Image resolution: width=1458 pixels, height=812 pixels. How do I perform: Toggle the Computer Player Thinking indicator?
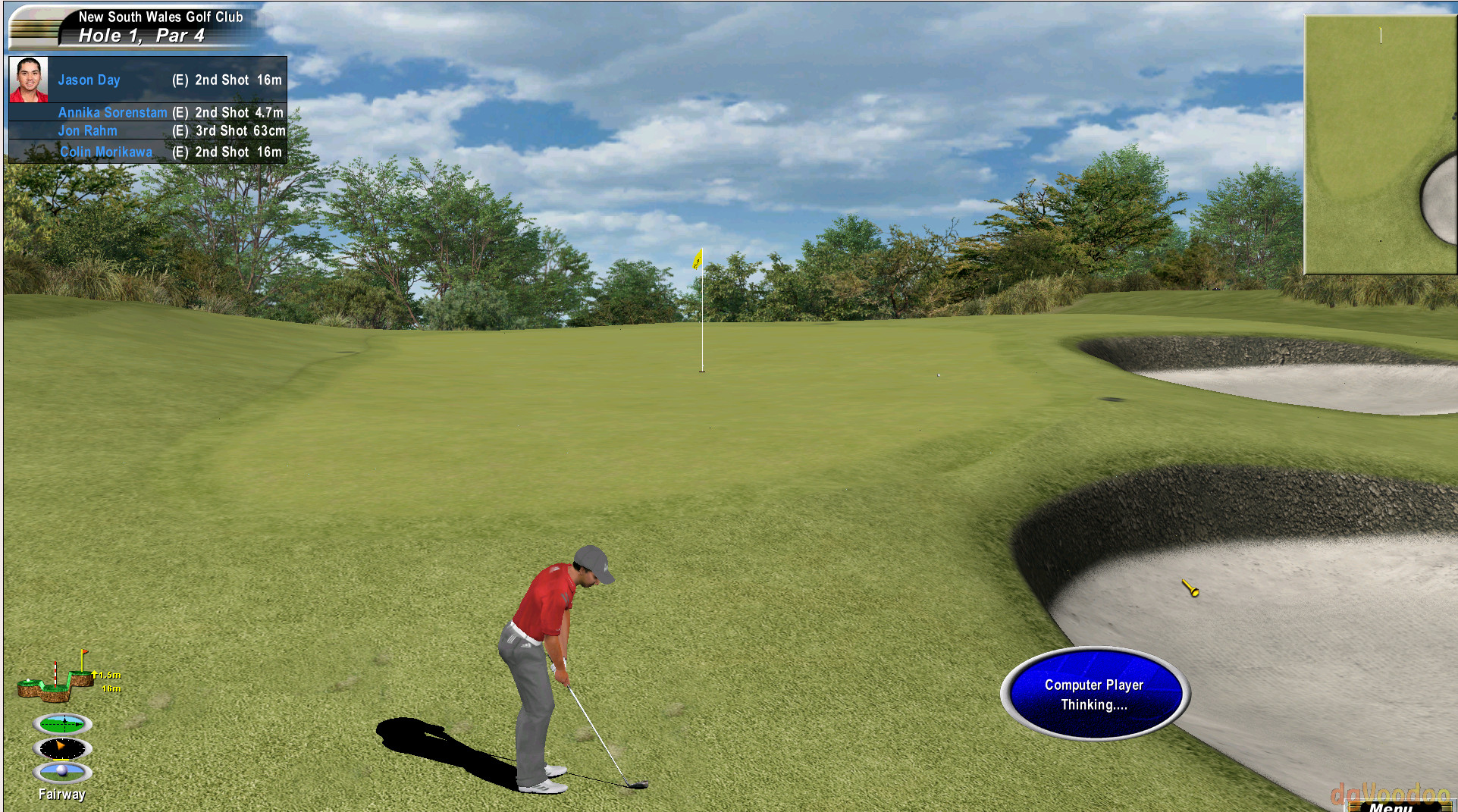[x=1093, y=694]
